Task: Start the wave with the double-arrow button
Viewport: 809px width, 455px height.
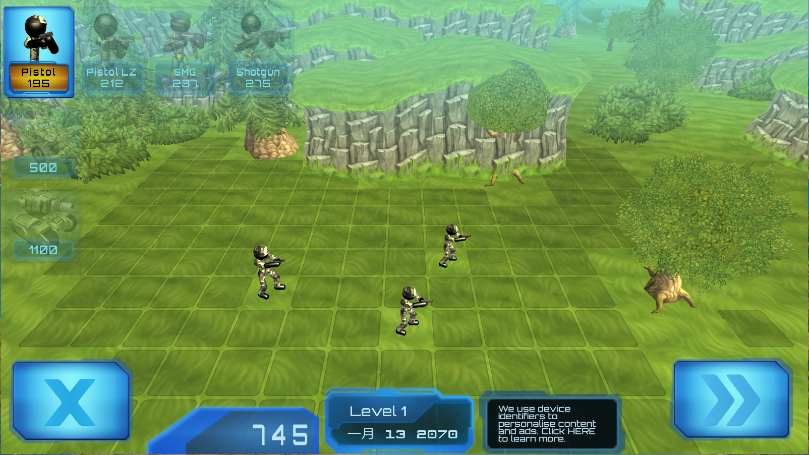Action: [x=731, y=400]
